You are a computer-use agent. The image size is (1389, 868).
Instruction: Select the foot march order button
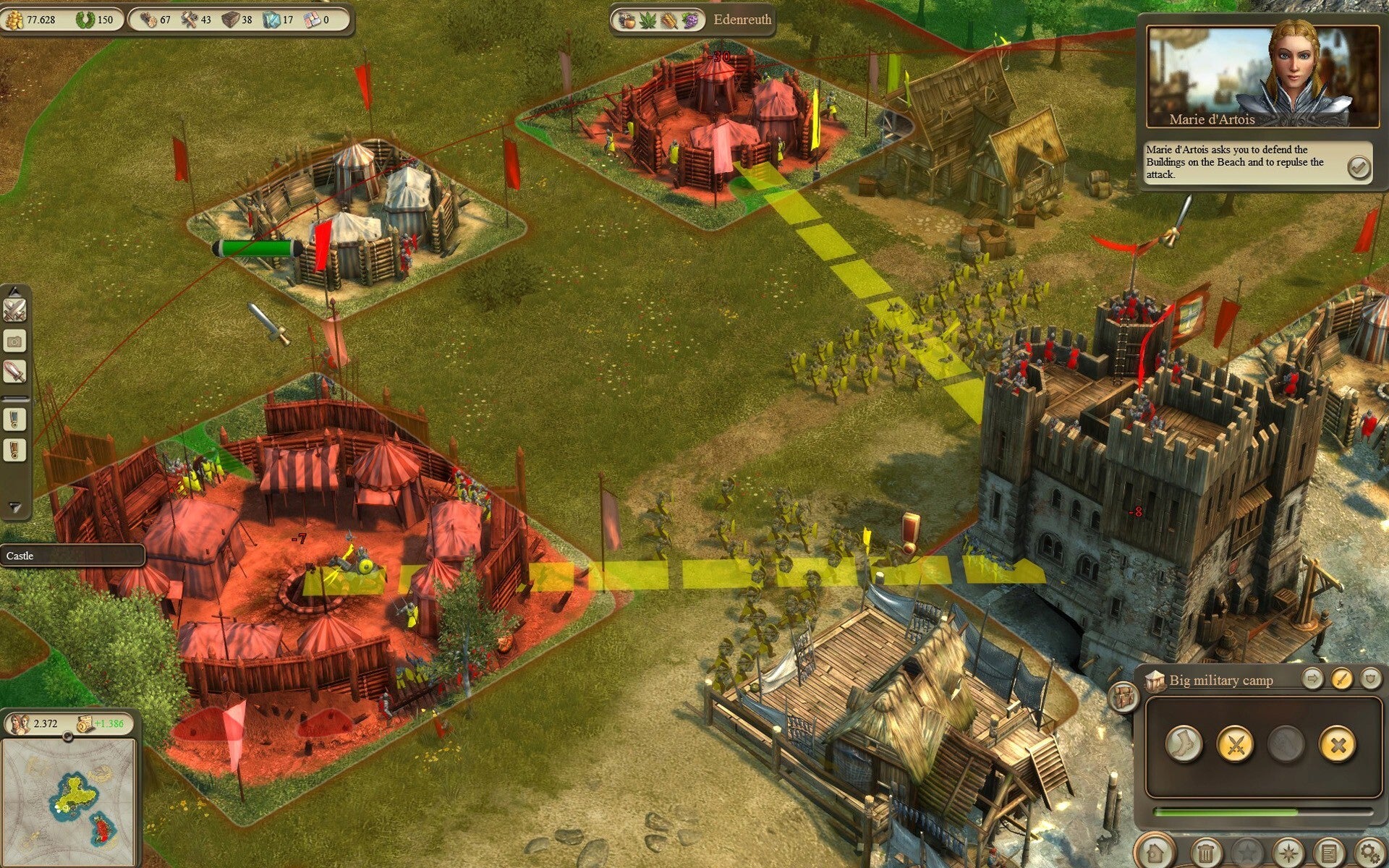pyautogui.click(x=1184, y=744)
